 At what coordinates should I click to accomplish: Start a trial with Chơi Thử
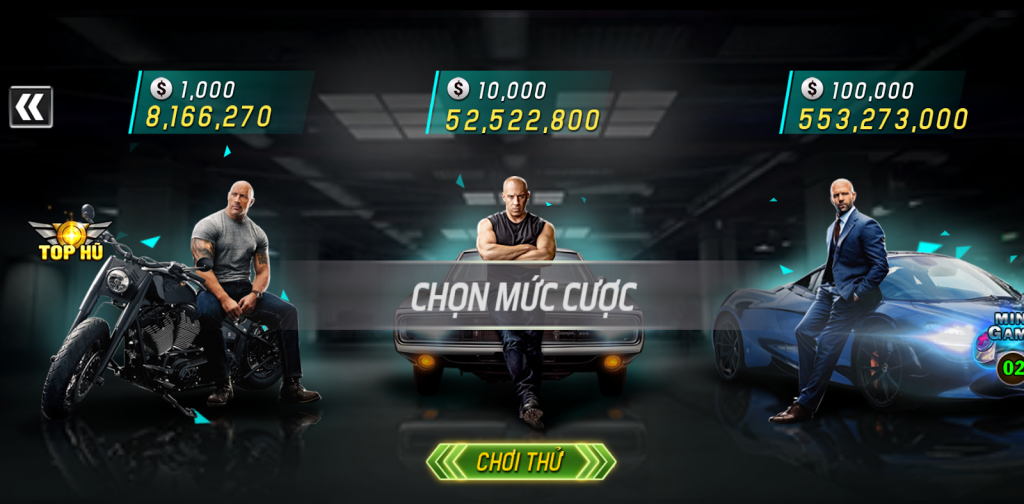point(520,461)
